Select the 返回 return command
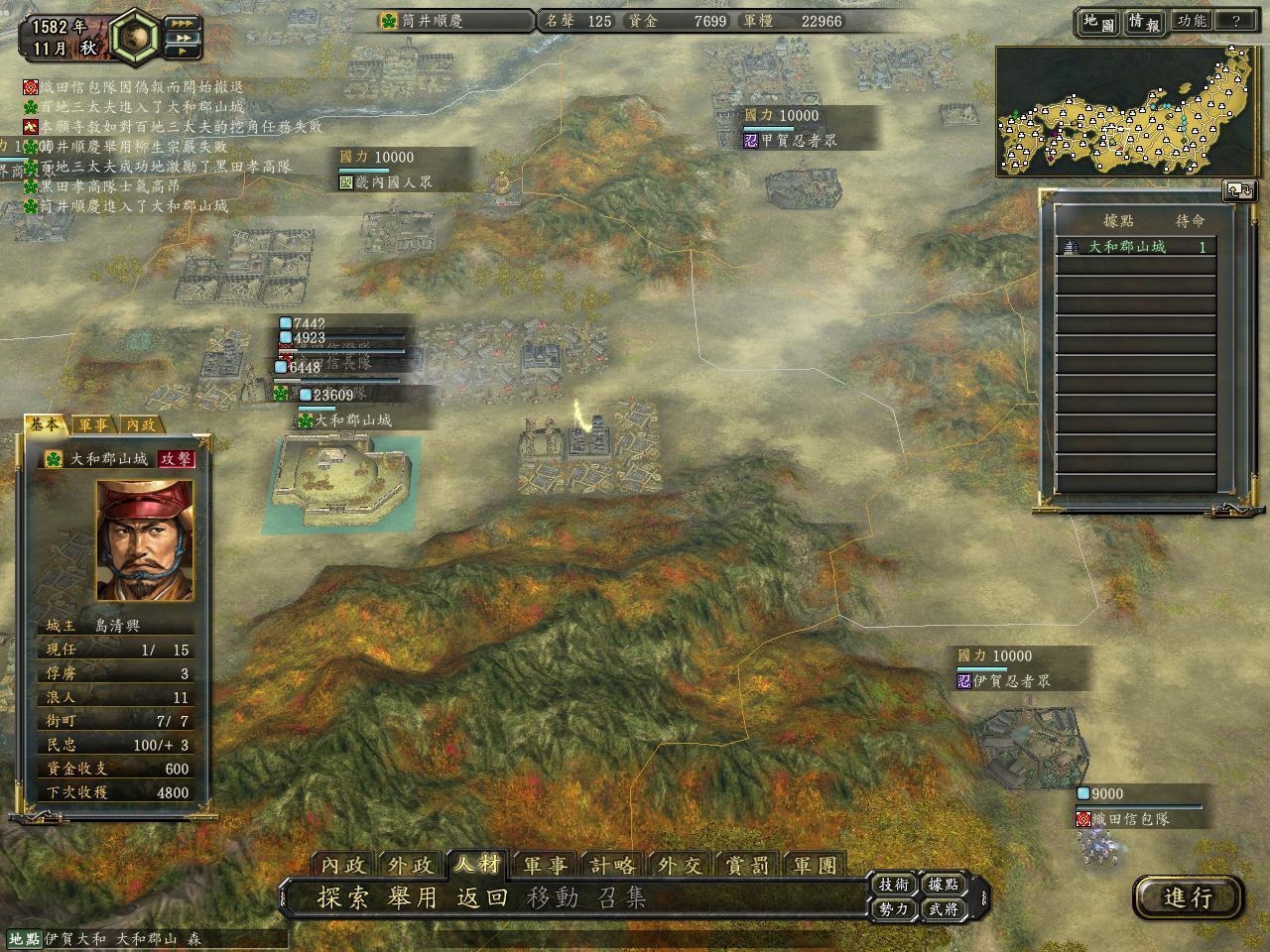Image resolution: width=1270 pixels, height=952 pixels. click(482, 898)
